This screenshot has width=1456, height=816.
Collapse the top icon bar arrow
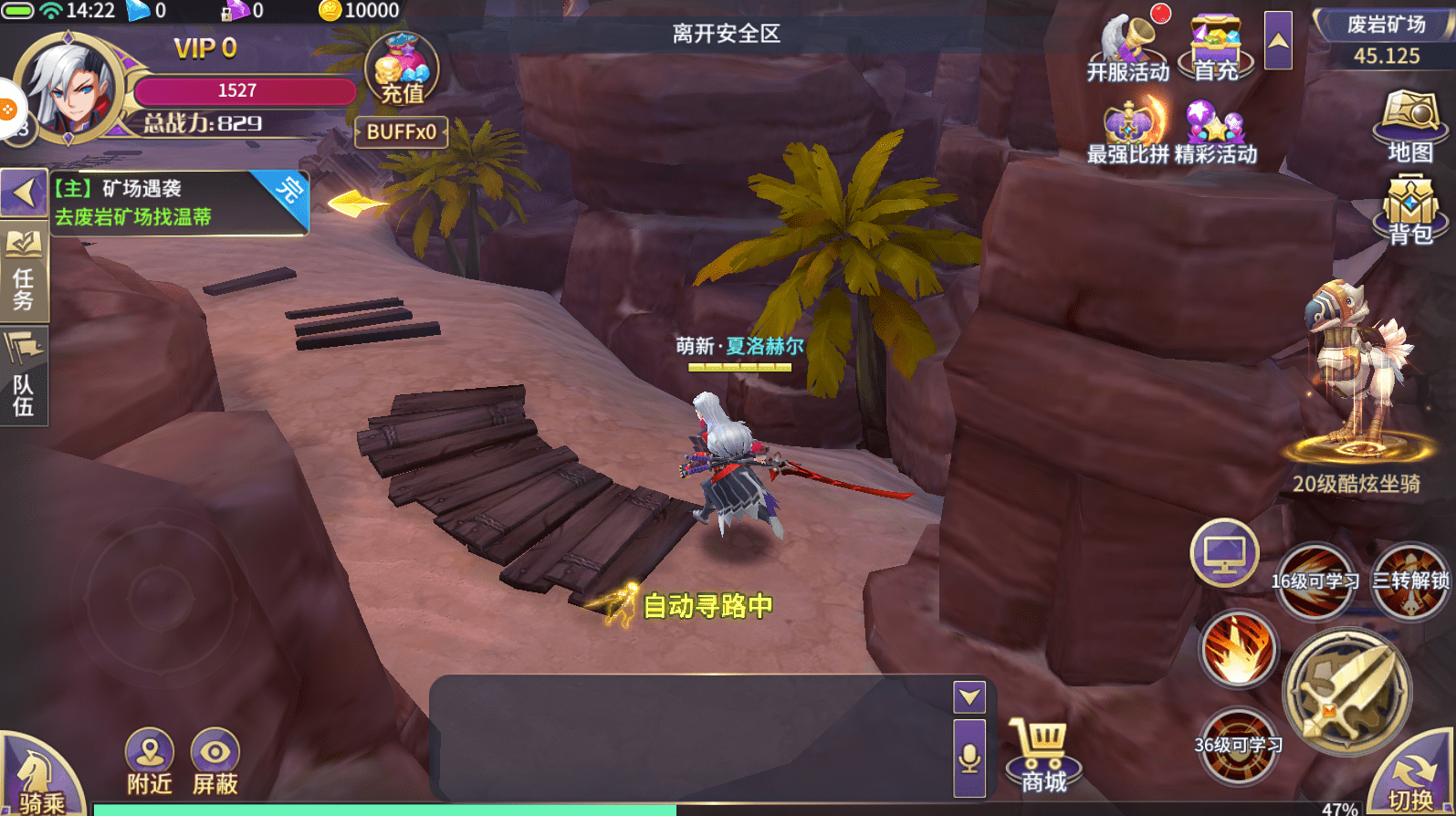point(1278,40)
